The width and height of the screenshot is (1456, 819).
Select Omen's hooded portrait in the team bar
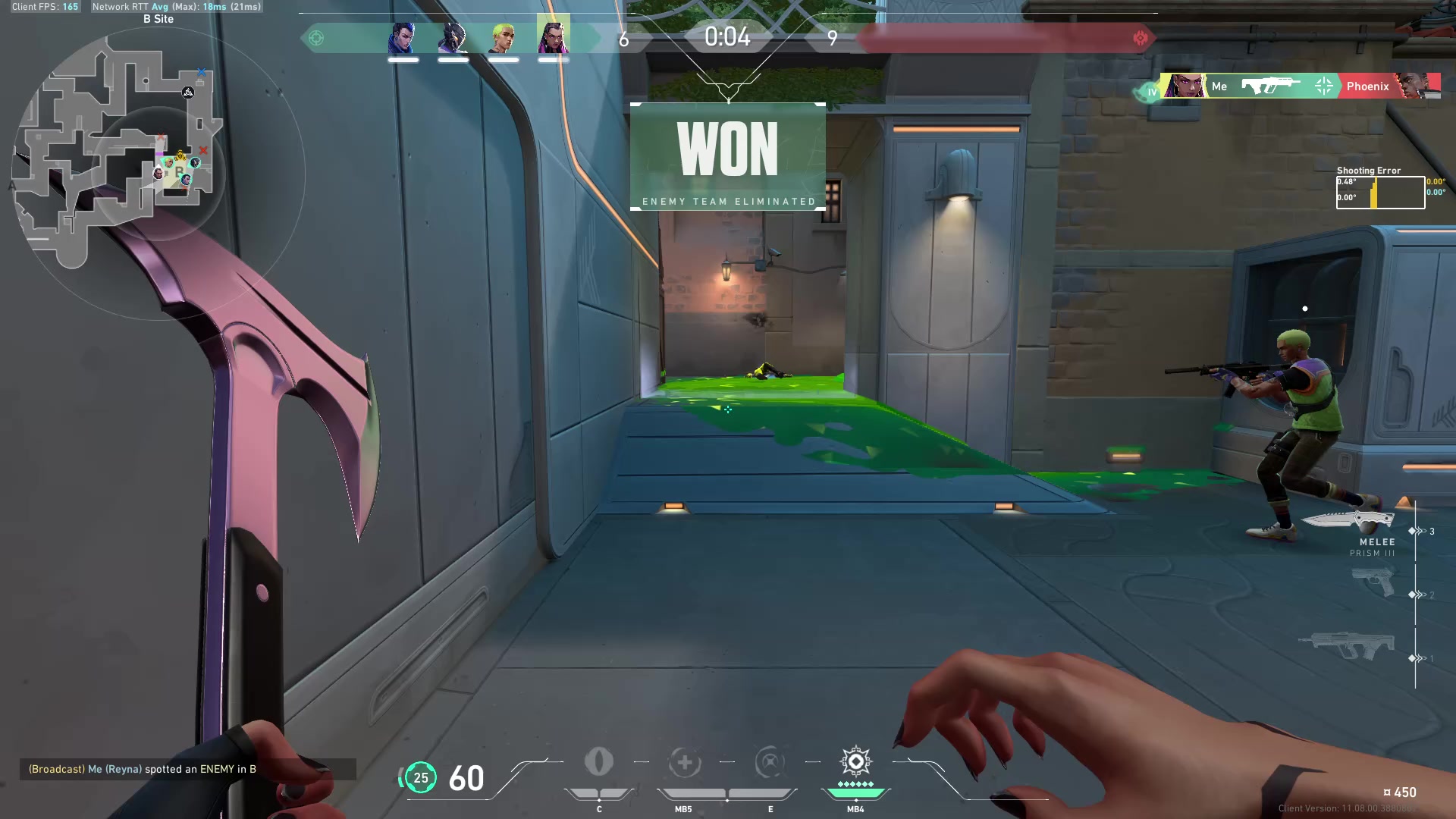(453, 38)
